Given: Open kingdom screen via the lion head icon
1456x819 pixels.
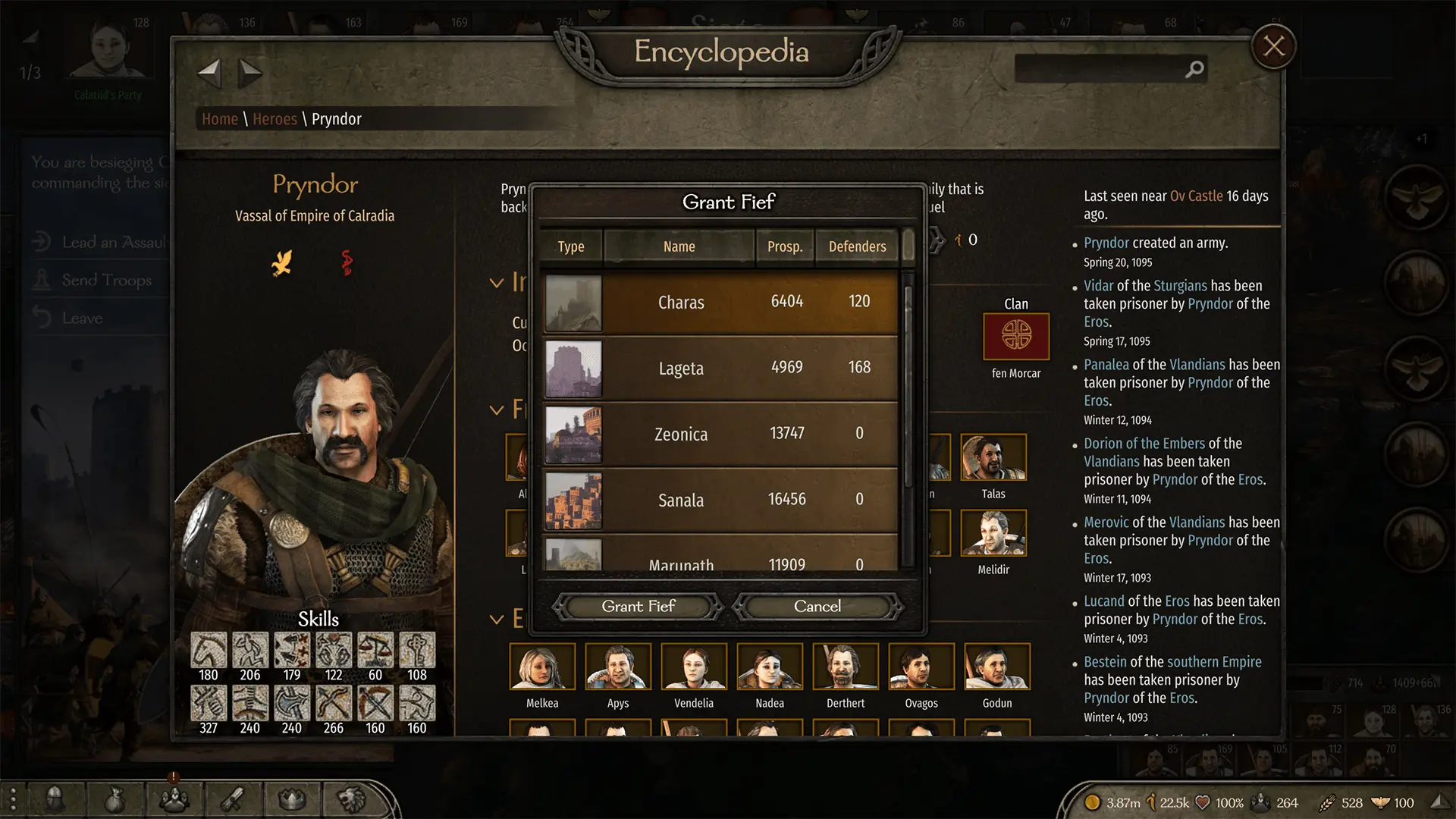Looking at the screenshot, I should [352, 799].
